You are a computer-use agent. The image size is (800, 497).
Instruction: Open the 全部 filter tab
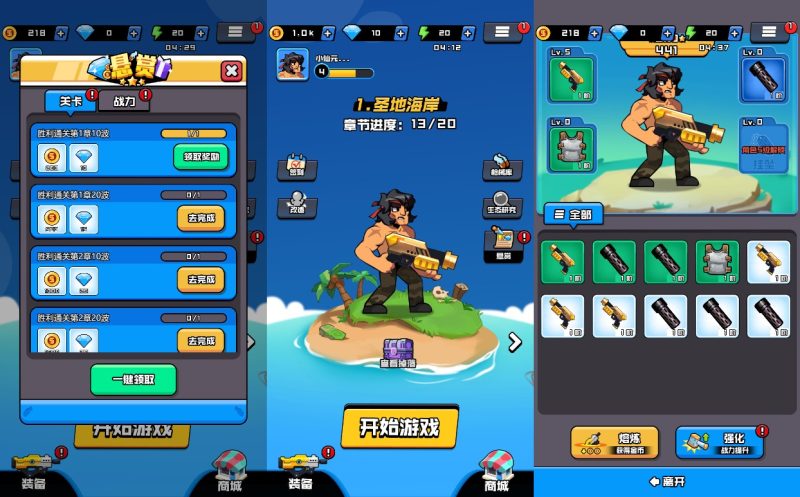click(574, 213)
